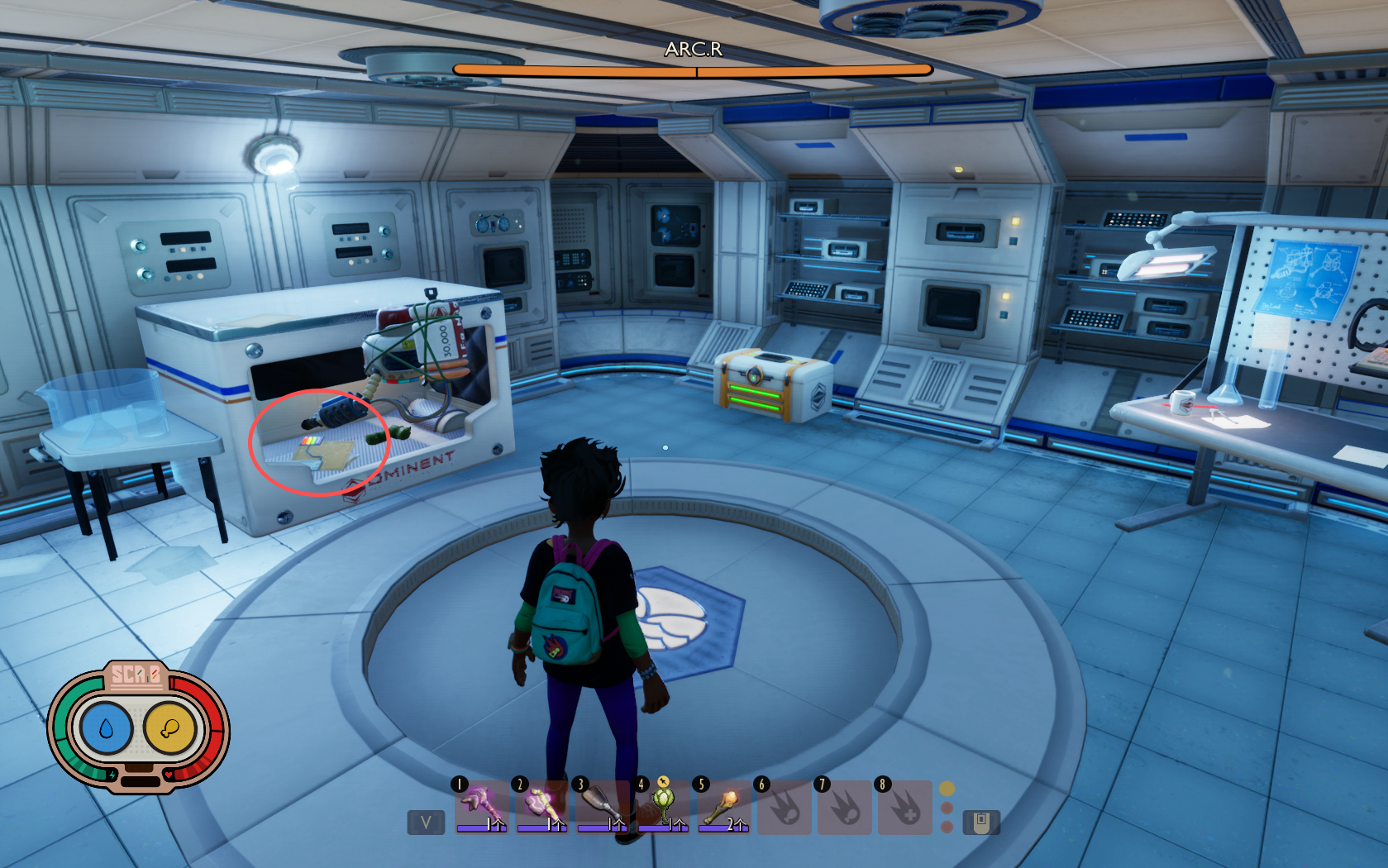This screenshot has height=868, width=1388.
Task: Choose the shovel in hotbar slot 3
Action: 602,806
